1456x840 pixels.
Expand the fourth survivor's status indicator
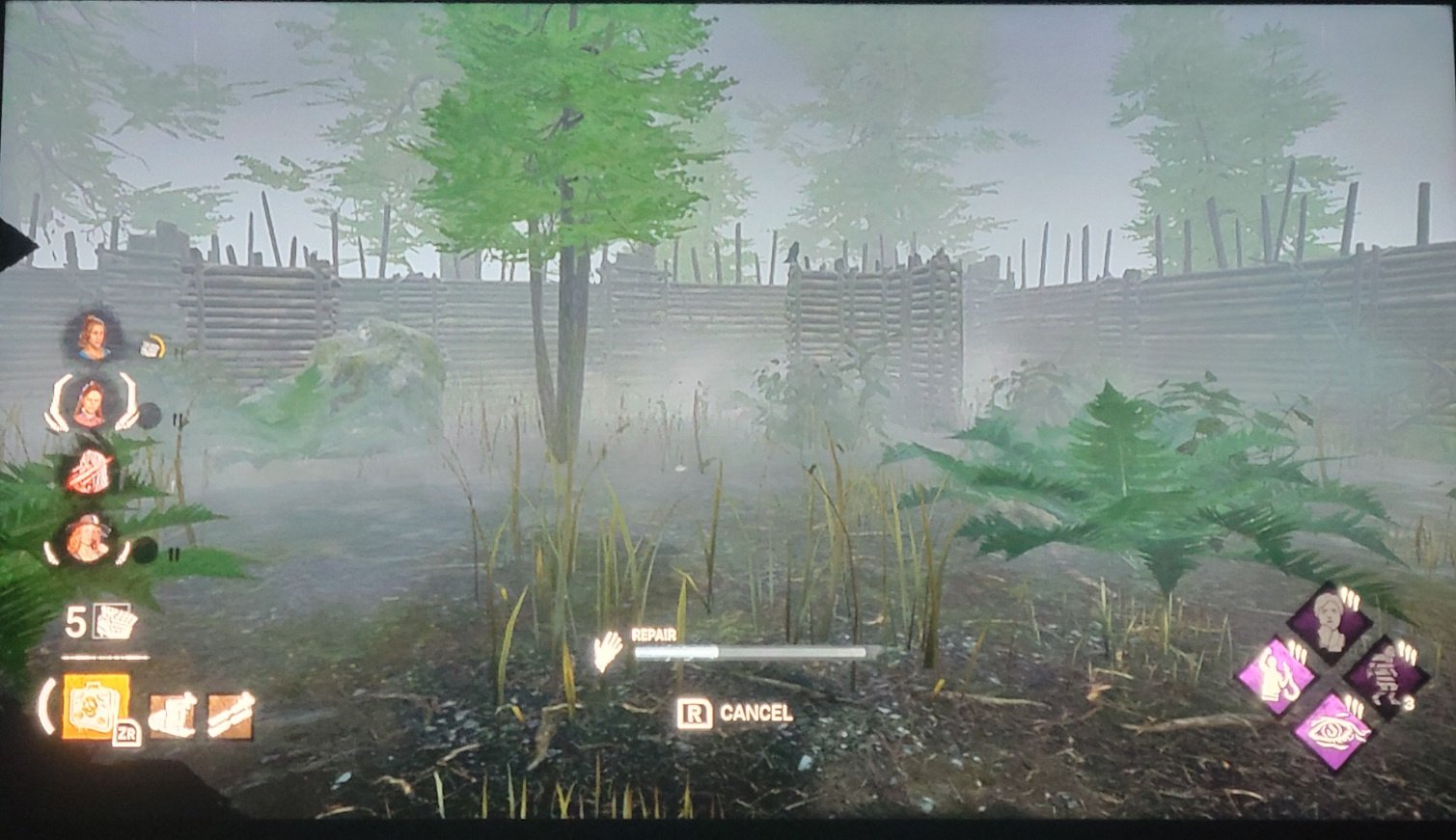145,551
